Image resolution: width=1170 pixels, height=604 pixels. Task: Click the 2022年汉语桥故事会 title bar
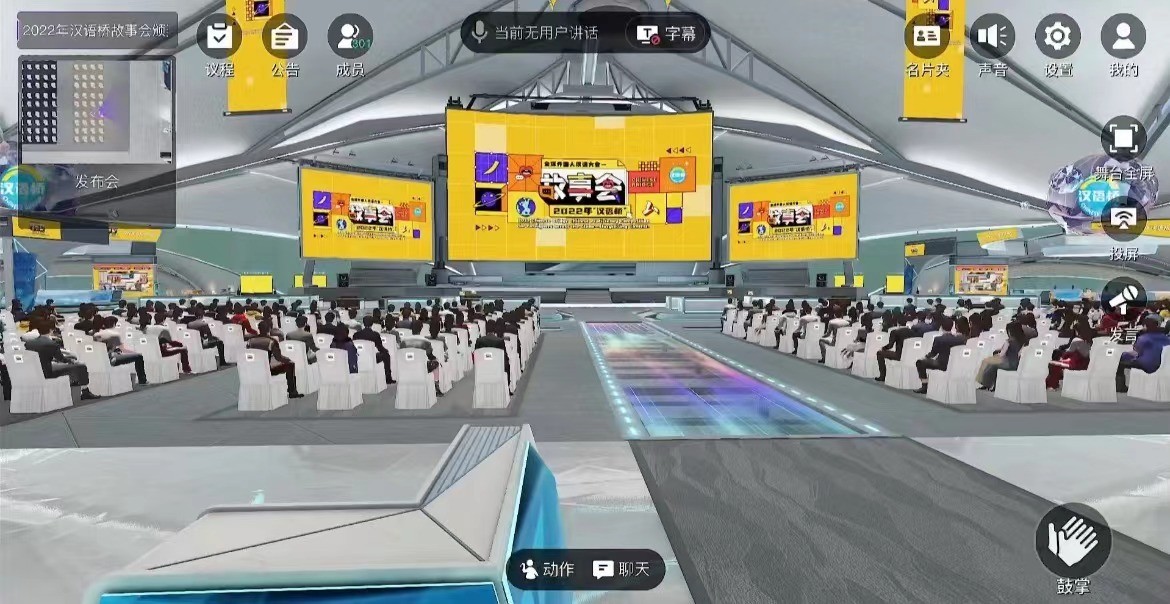[x=97, y=30]
